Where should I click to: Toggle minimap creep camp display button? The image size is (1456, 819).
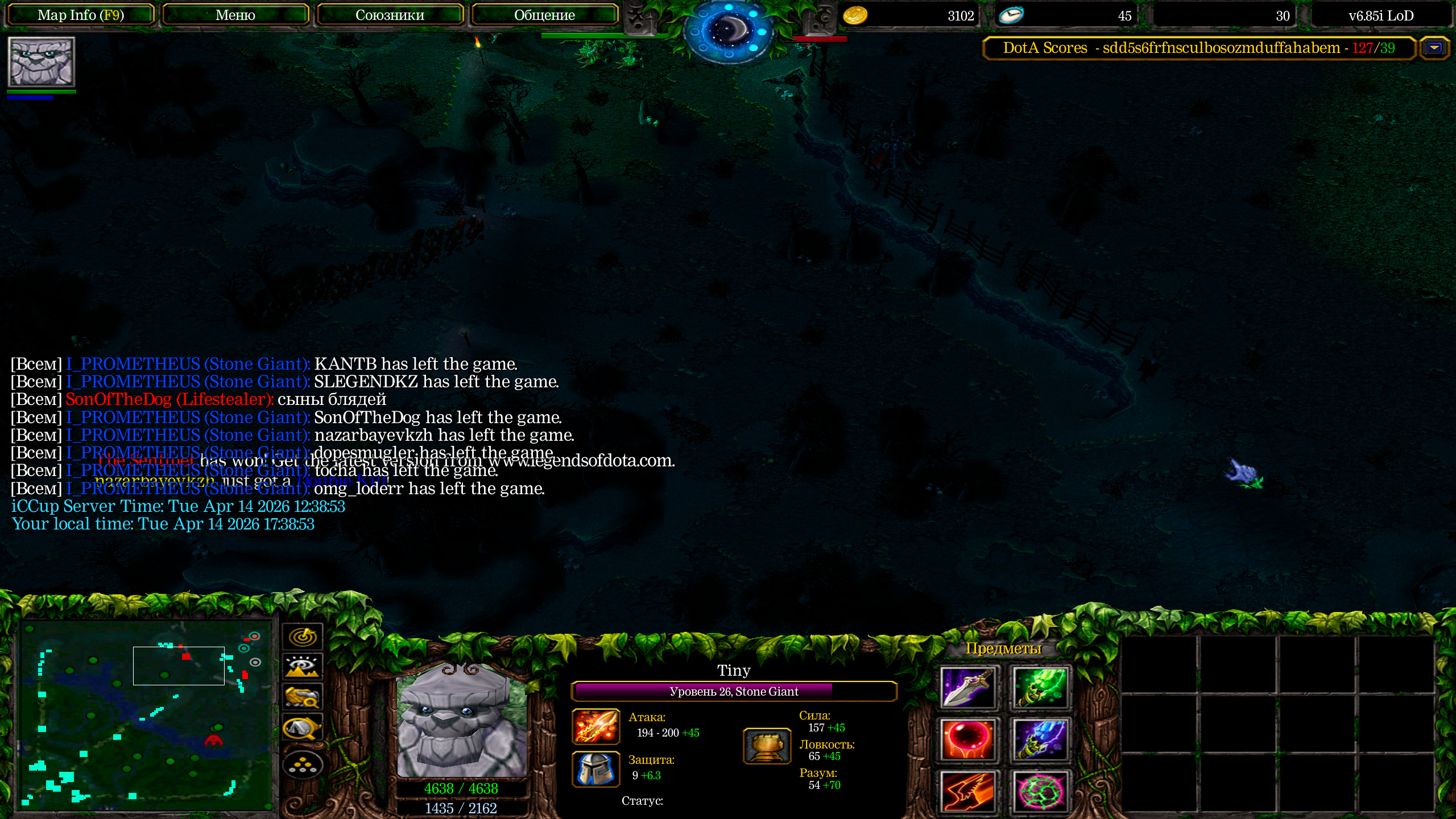[x=303, y=728]
